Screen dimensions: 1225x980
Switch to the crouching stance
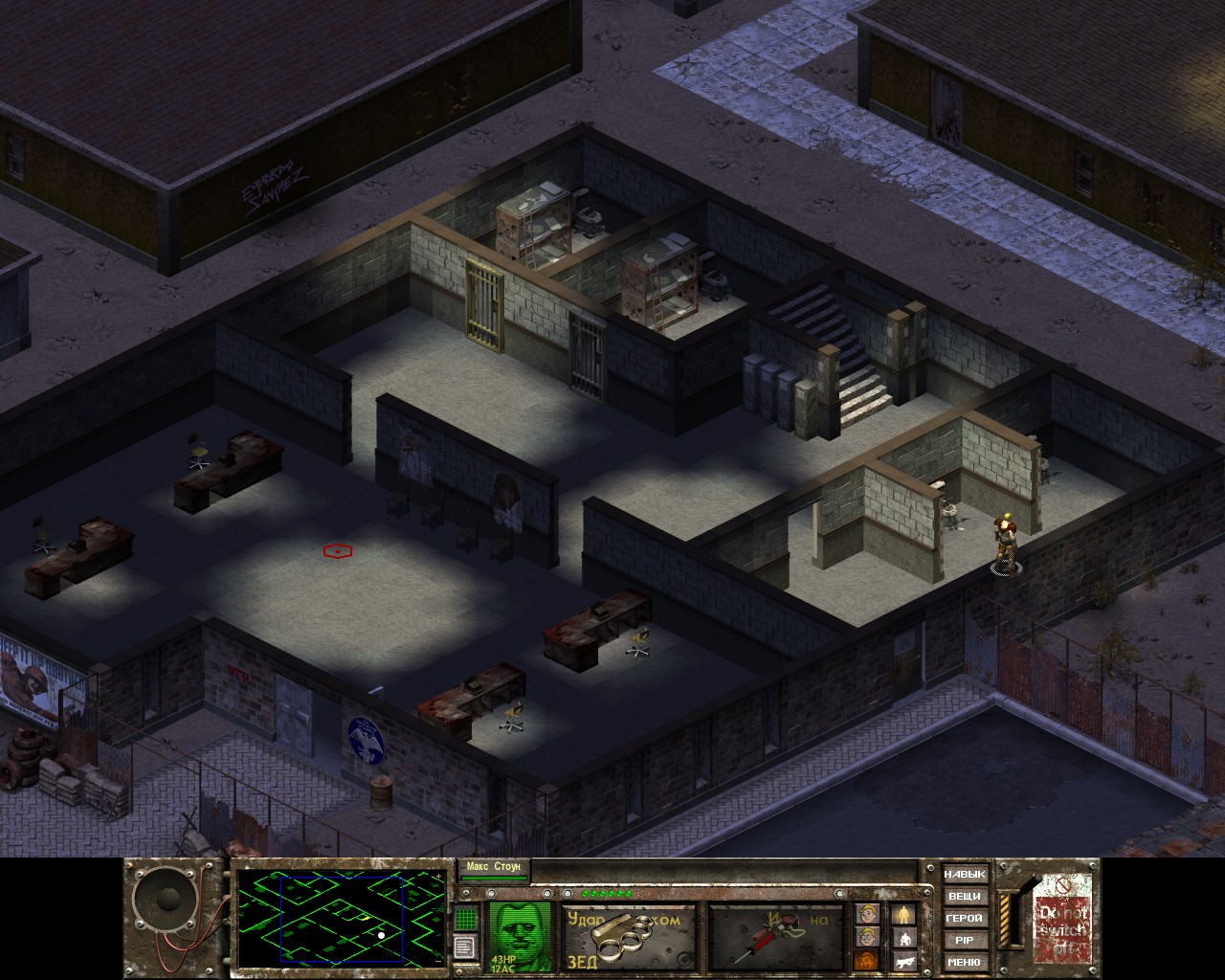click(x=903, y=938)
